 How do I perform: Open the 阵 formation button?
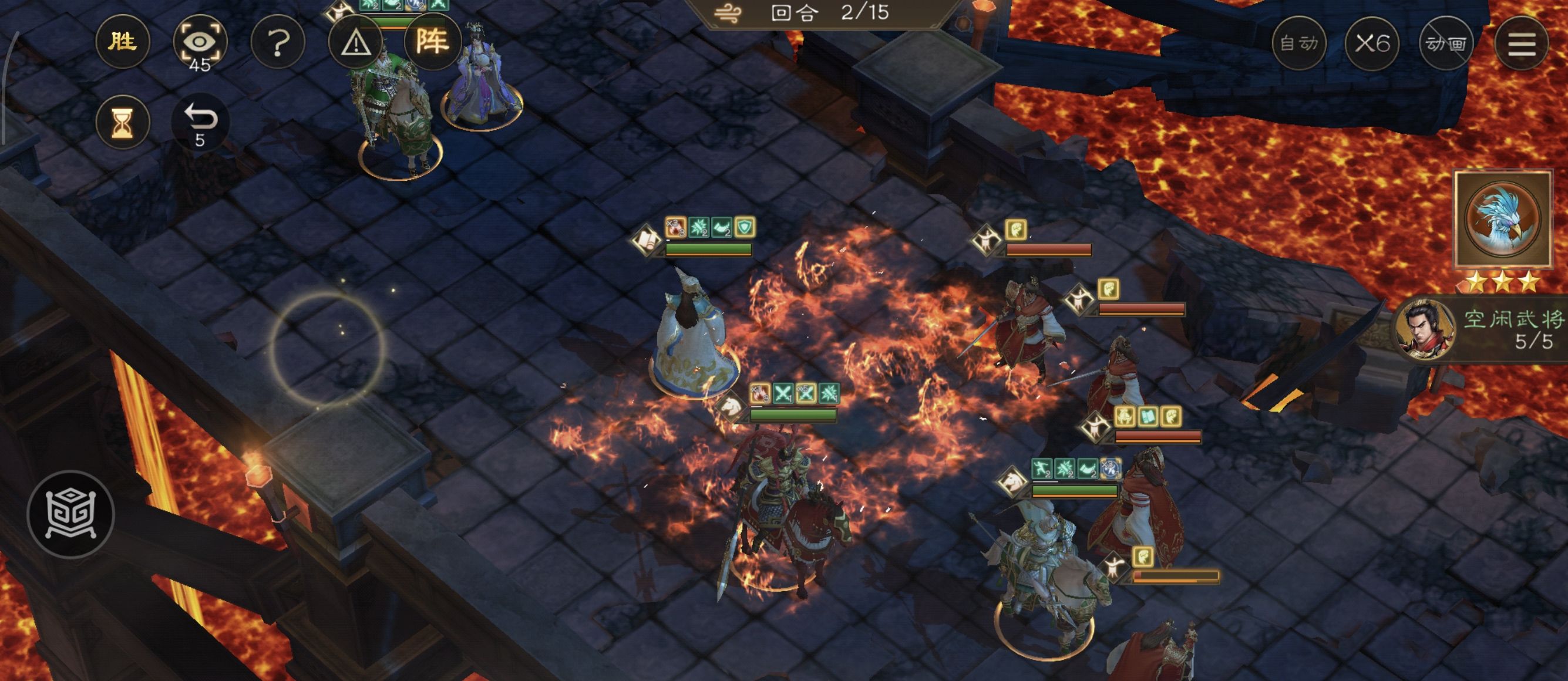click(432, 42)
